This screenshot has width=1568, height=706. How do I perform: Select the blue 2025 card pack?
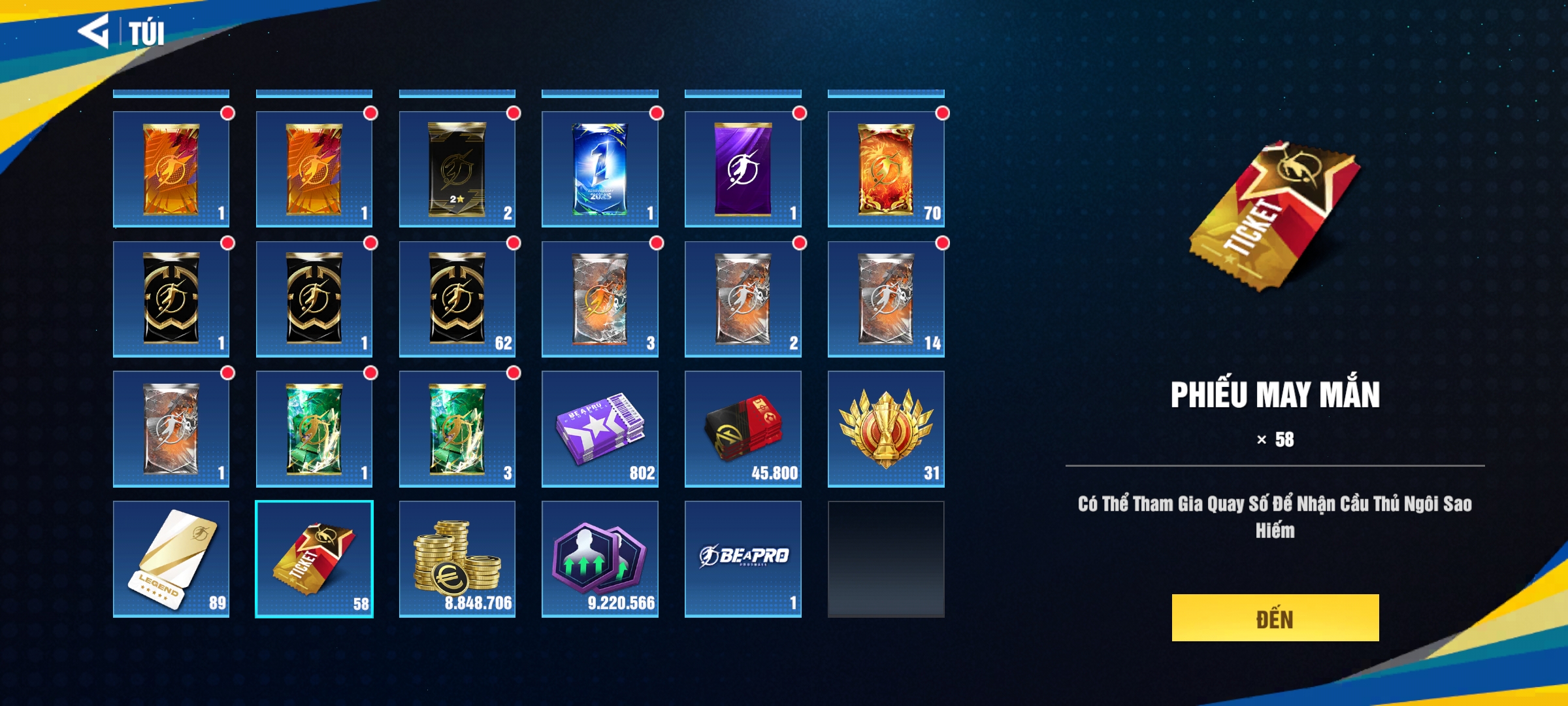(x=600, y=169)
